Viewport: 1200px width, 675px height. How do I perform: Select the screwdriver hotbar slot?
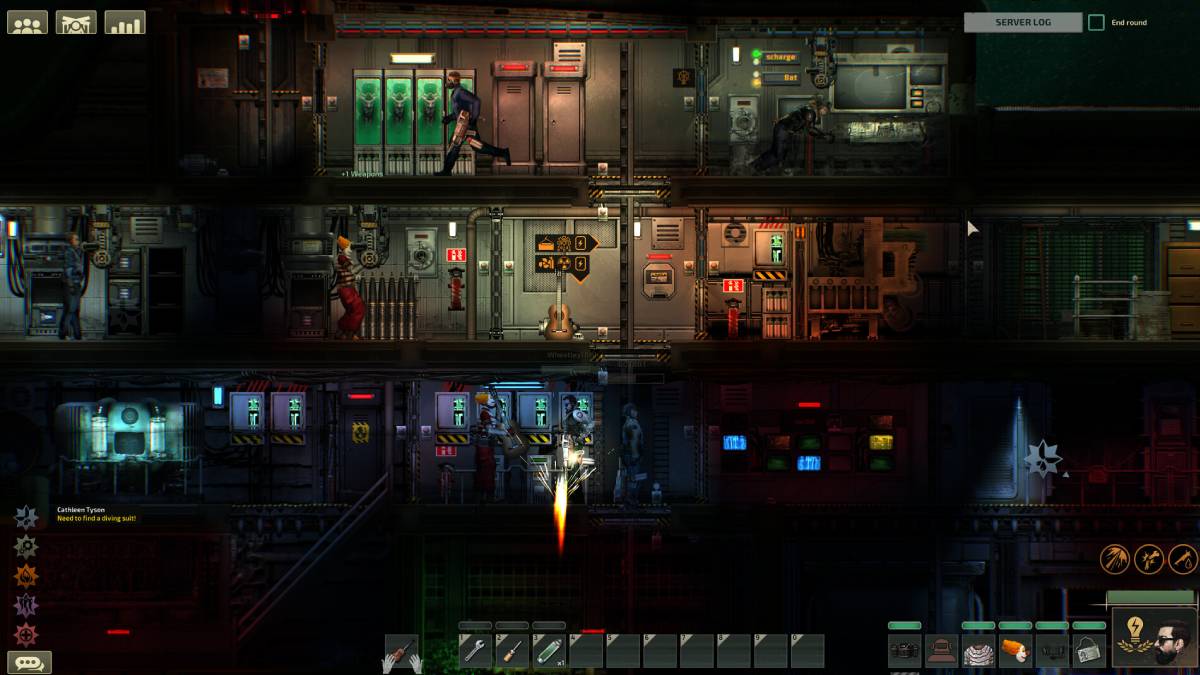pos(512,651)
